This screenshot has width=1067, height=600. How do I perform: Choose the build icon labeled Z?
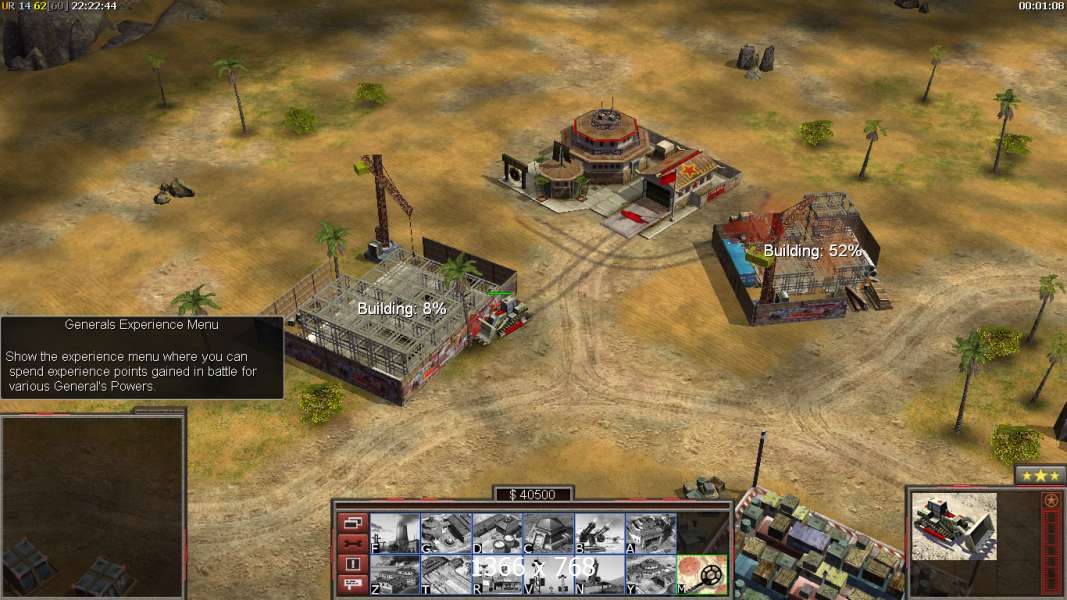[395, 574]
